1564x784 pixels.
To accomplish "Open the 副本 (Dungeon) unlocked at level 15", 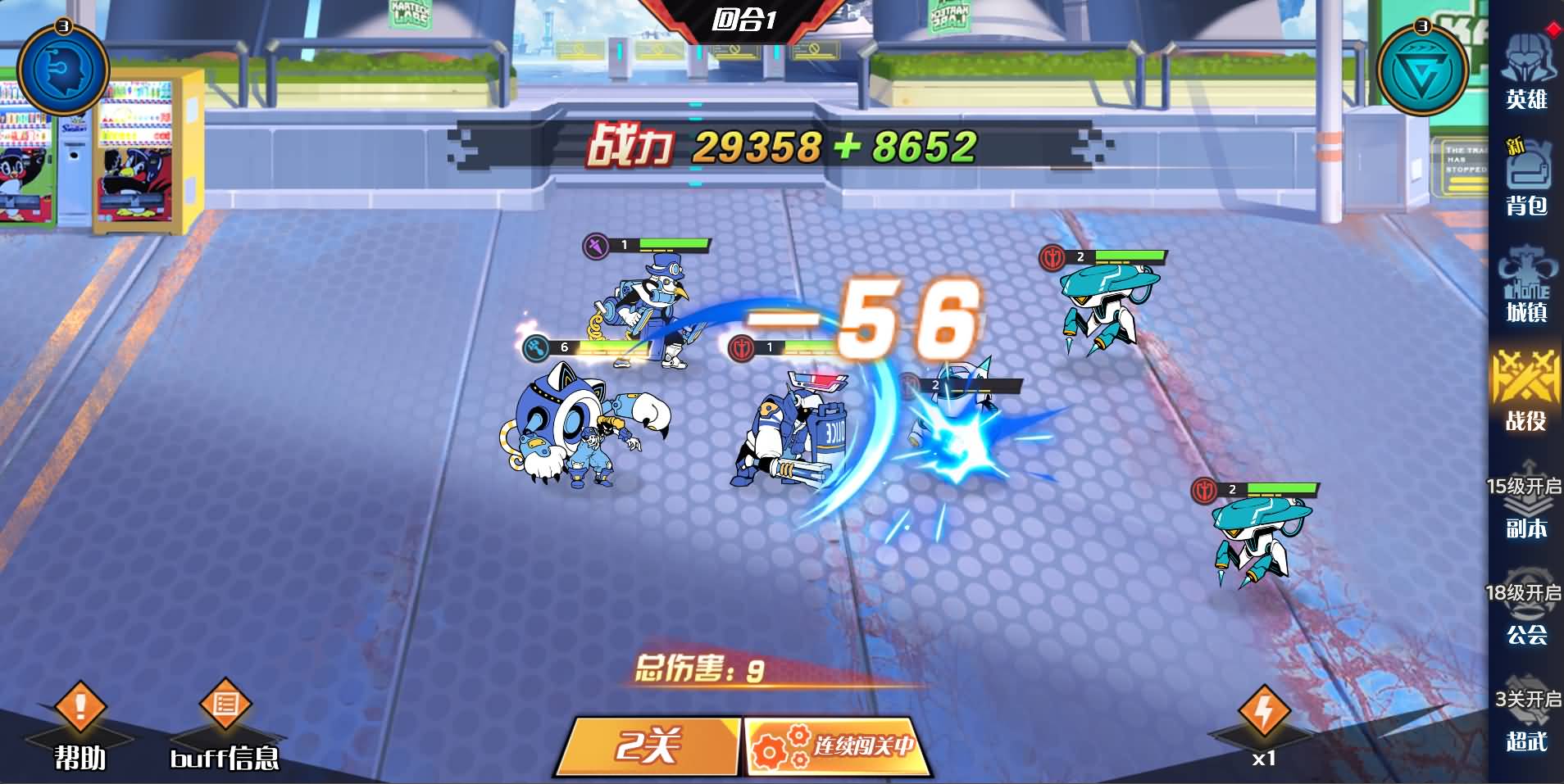I will 1526,508.
